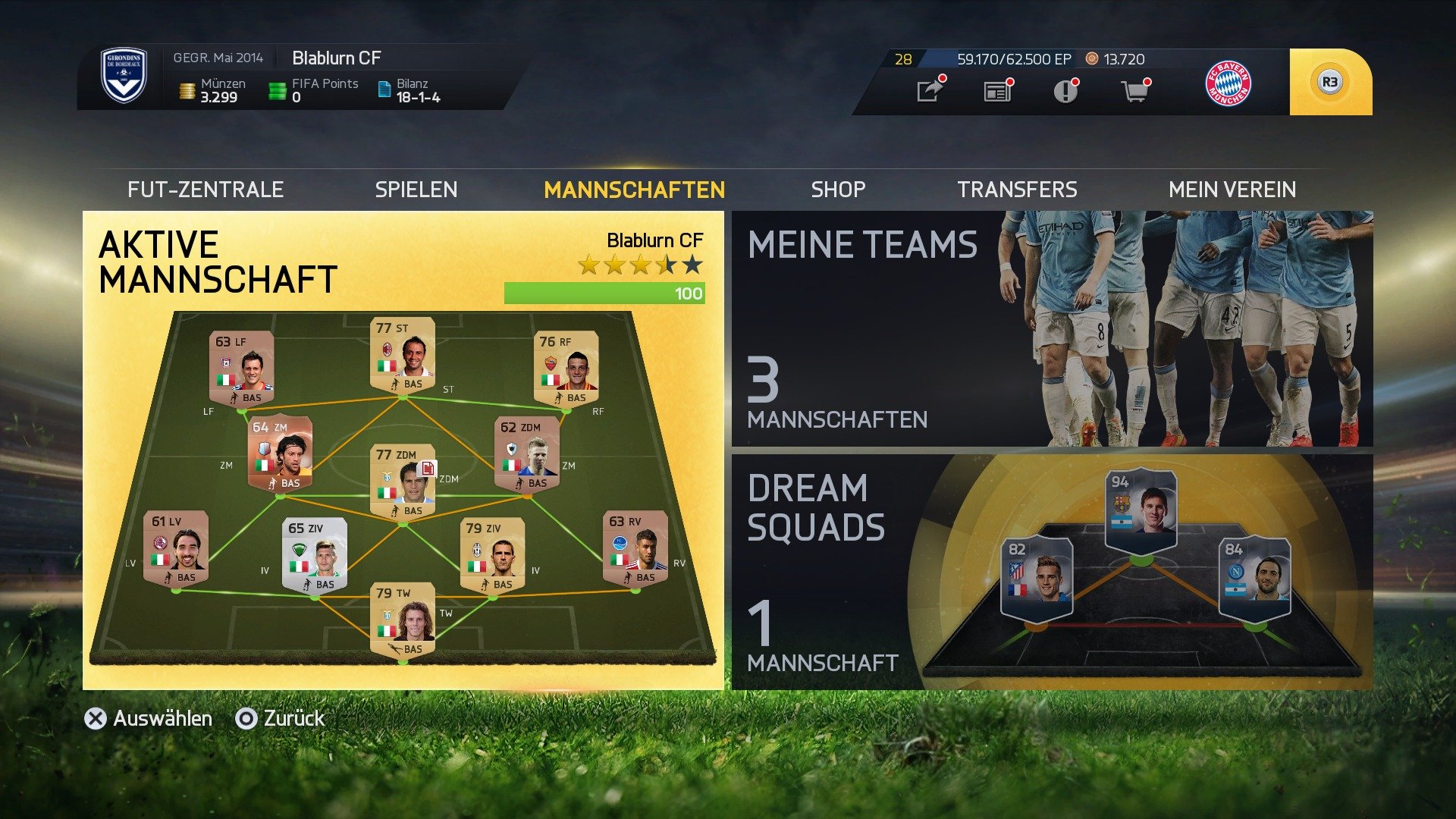Open the news feed icon
This screenshot has width=1456, height=819.
pos(999,91)
